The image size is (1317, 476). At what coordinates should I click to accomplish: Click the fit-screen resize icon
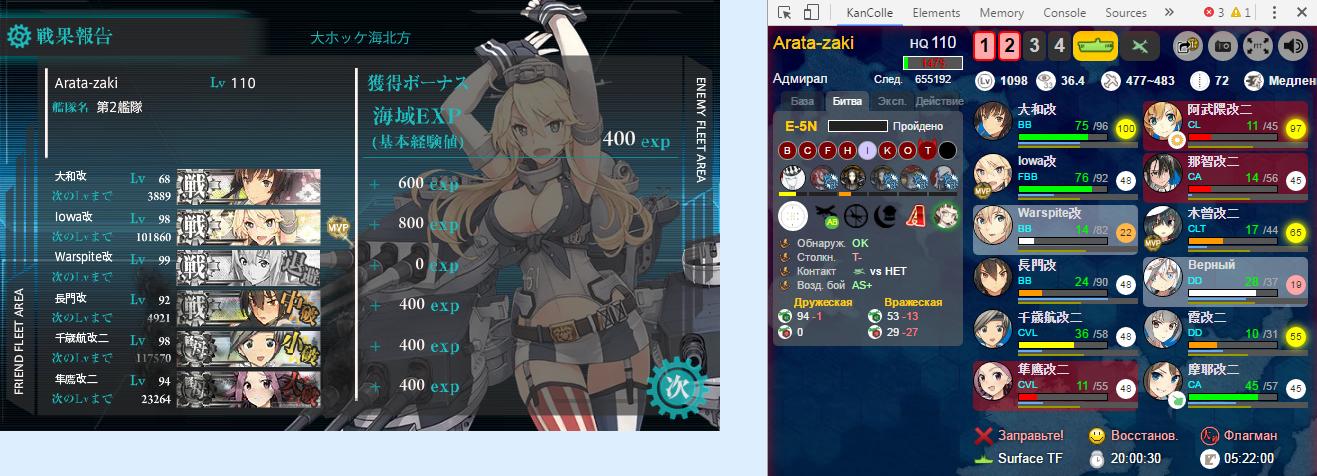pos(1258,46)
